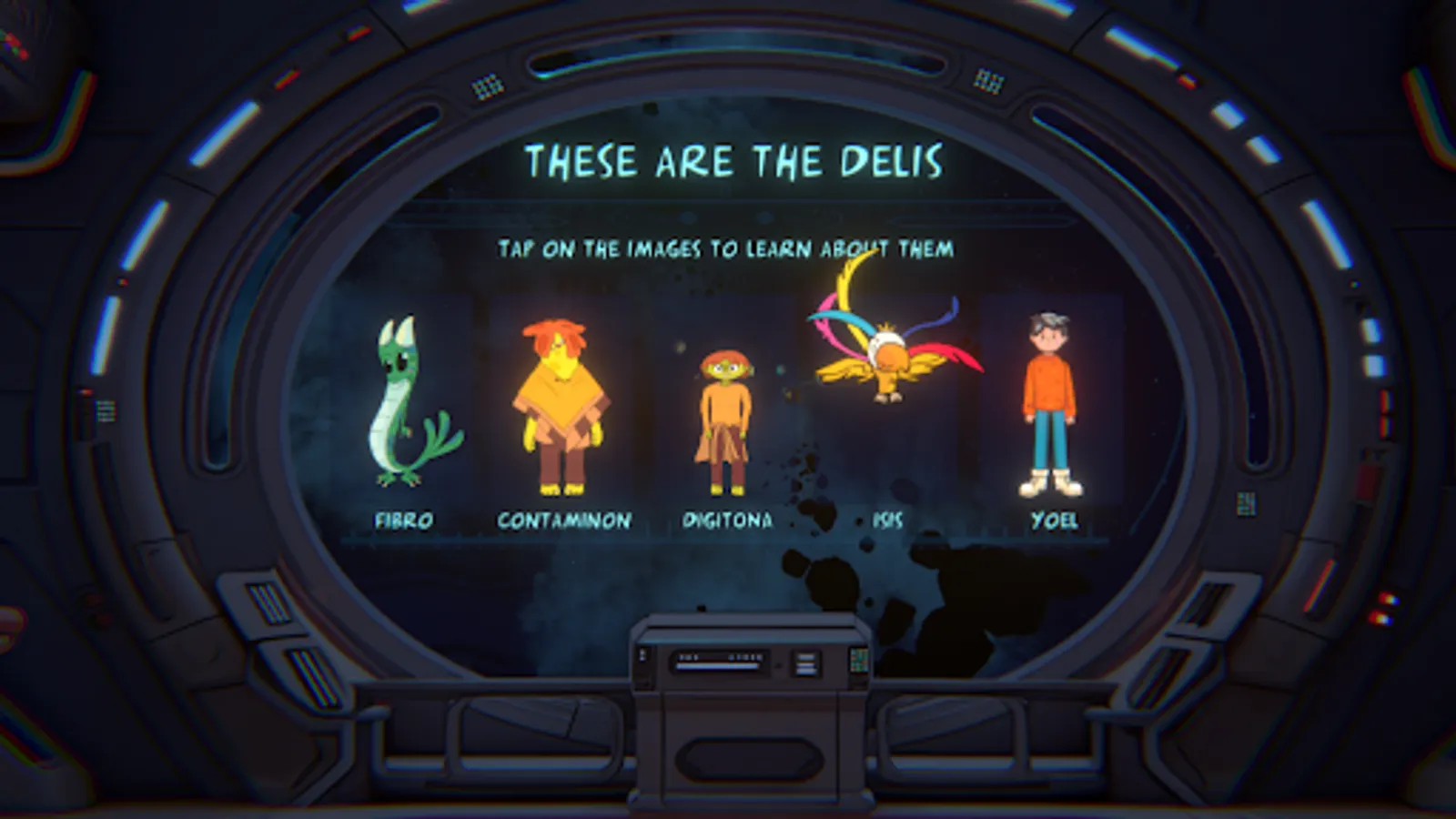This screenshot has width=1456, height=819.
Task: Click the CONTAMINON name label
Action: pos(563,521)
